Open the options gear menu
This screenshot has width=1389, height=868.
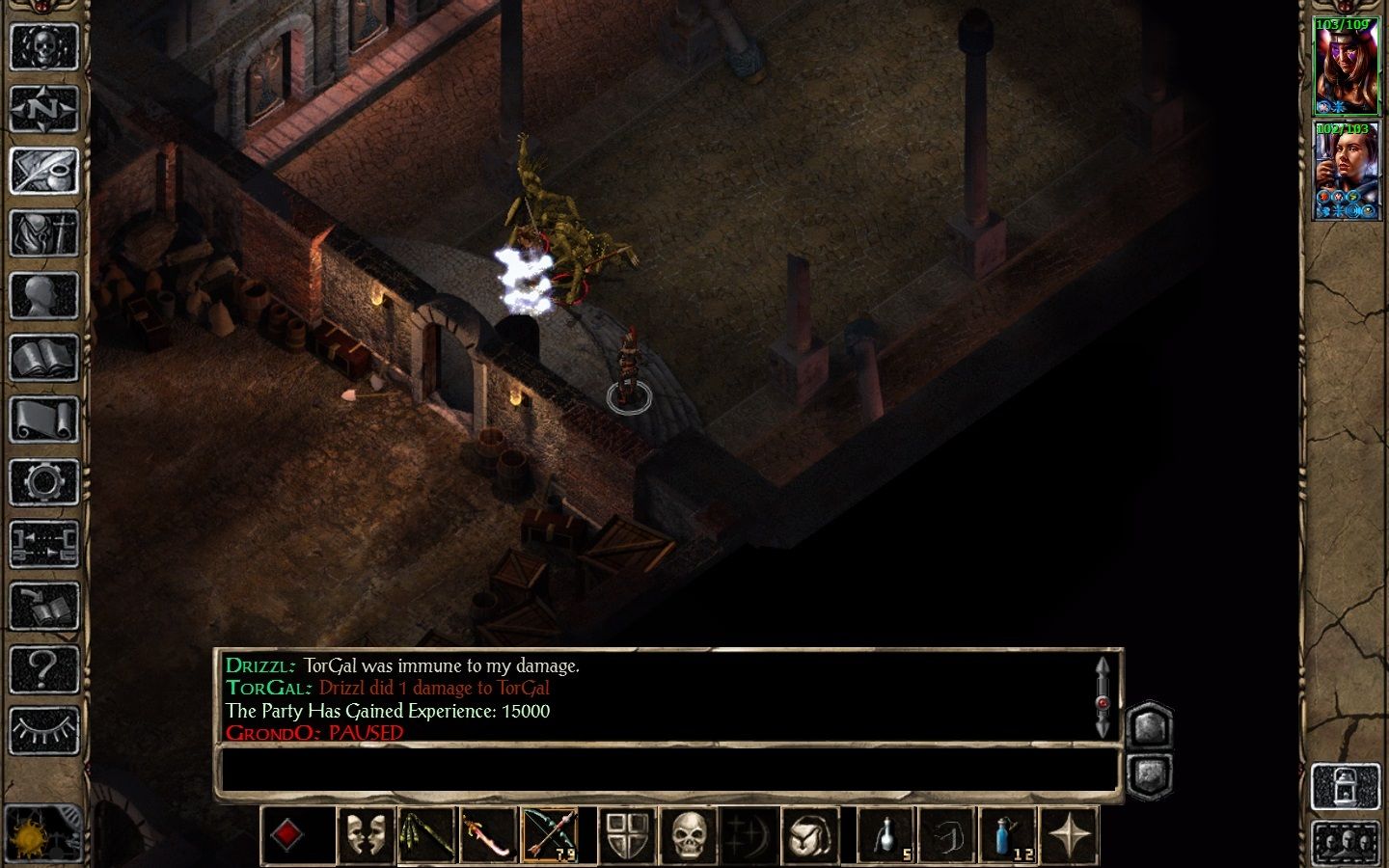[x=43, y=482]
